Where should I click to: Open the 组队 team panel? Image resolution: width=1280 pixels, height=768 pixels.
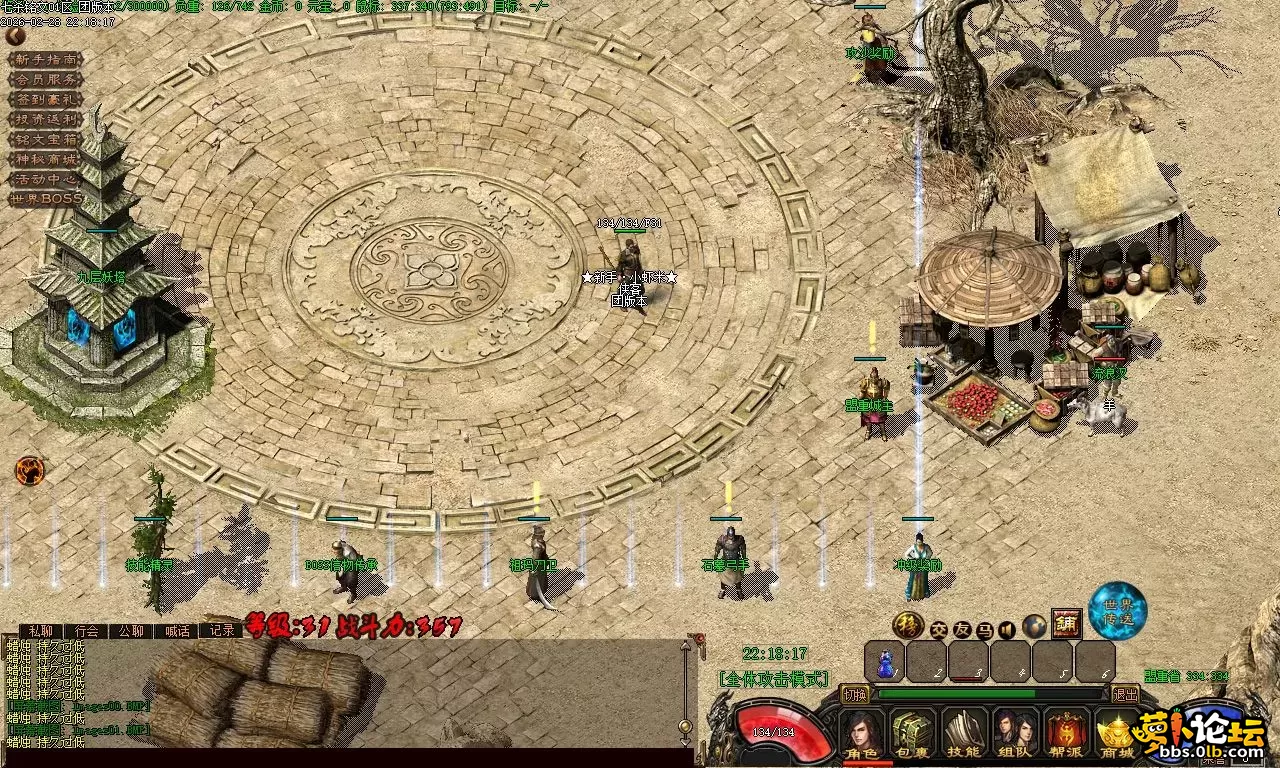point(1015,735)
